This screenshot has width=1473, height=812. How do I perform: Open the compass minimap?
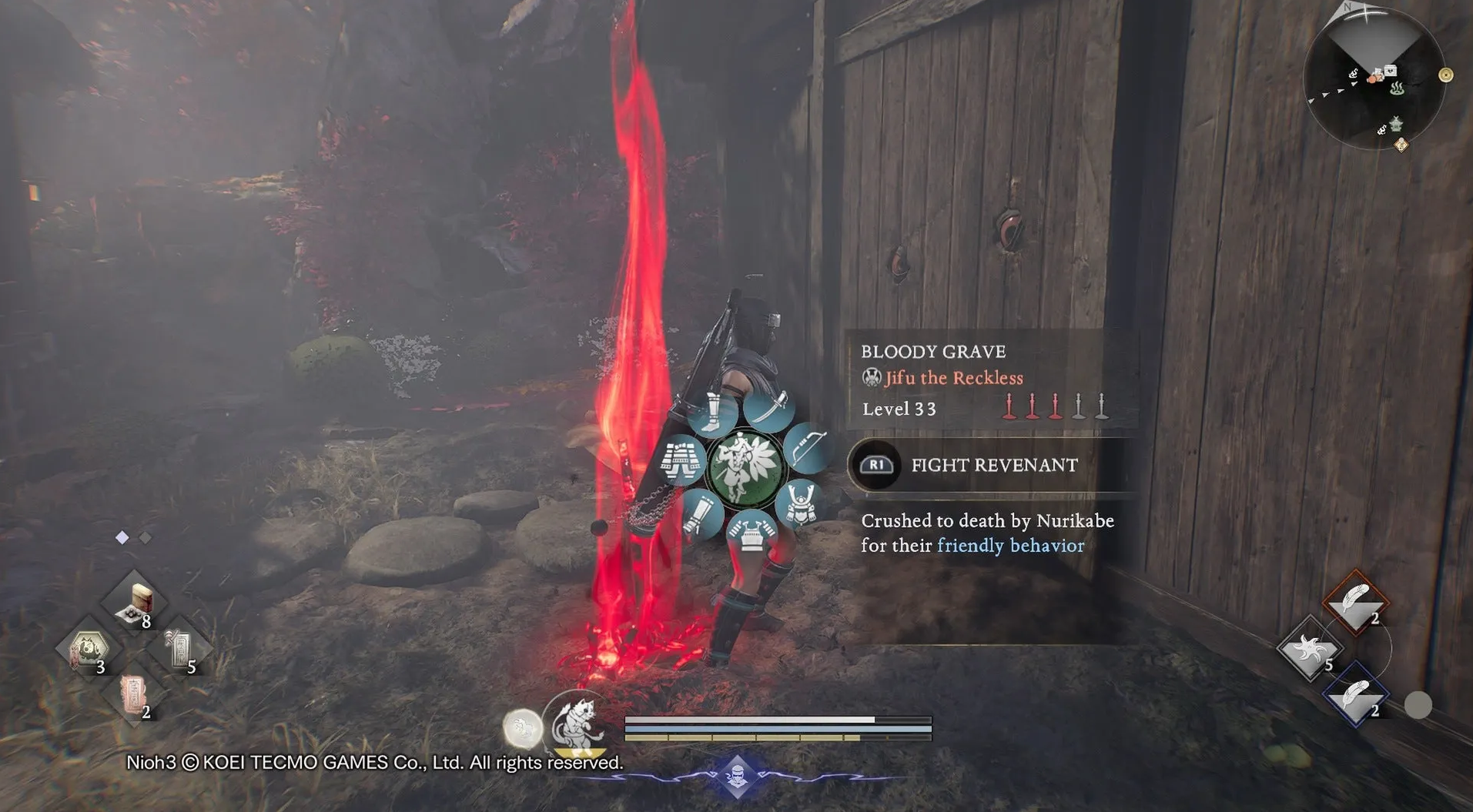[x=1374, y=79]
